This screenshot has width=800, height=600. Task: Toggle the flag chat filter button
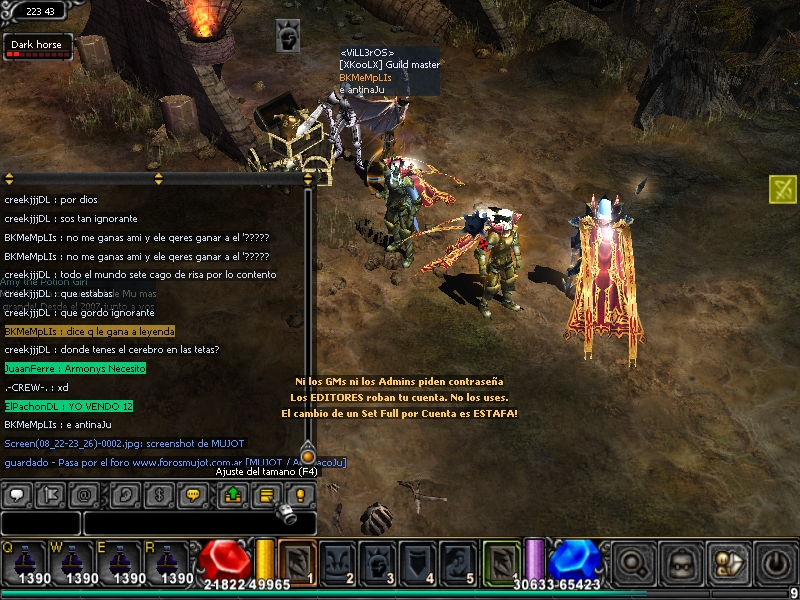click(53, 494)
